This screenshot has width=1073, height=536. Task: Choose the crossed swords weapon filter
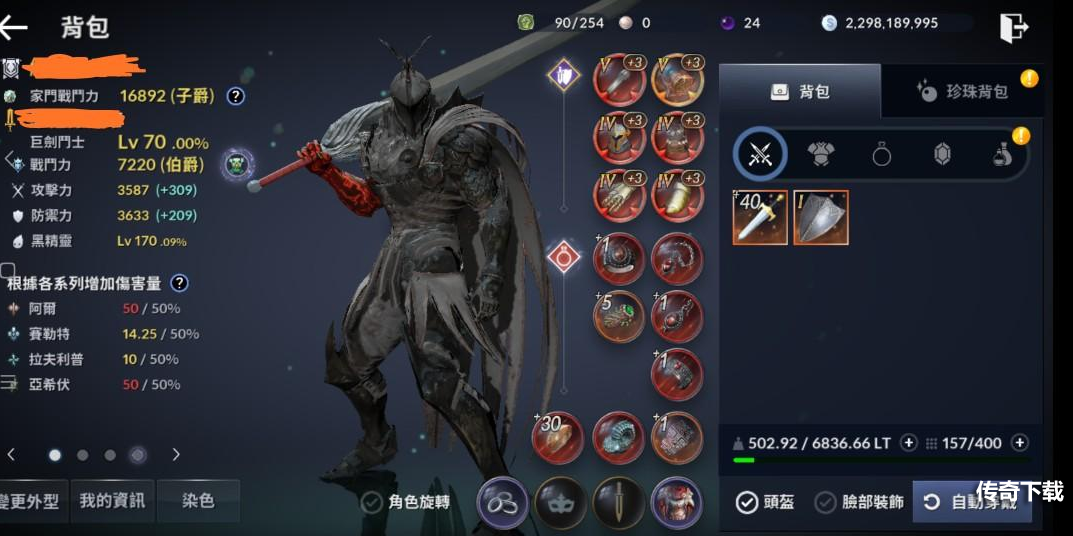(x=761, y=155)
